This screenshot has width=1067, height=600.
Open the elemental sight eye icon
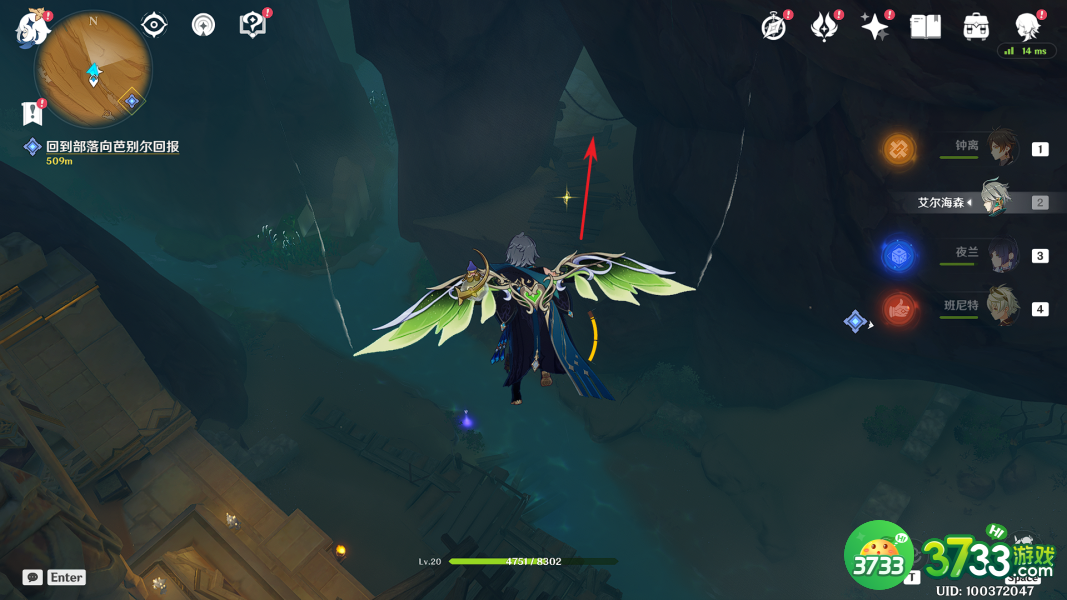(x=154, y=25)
